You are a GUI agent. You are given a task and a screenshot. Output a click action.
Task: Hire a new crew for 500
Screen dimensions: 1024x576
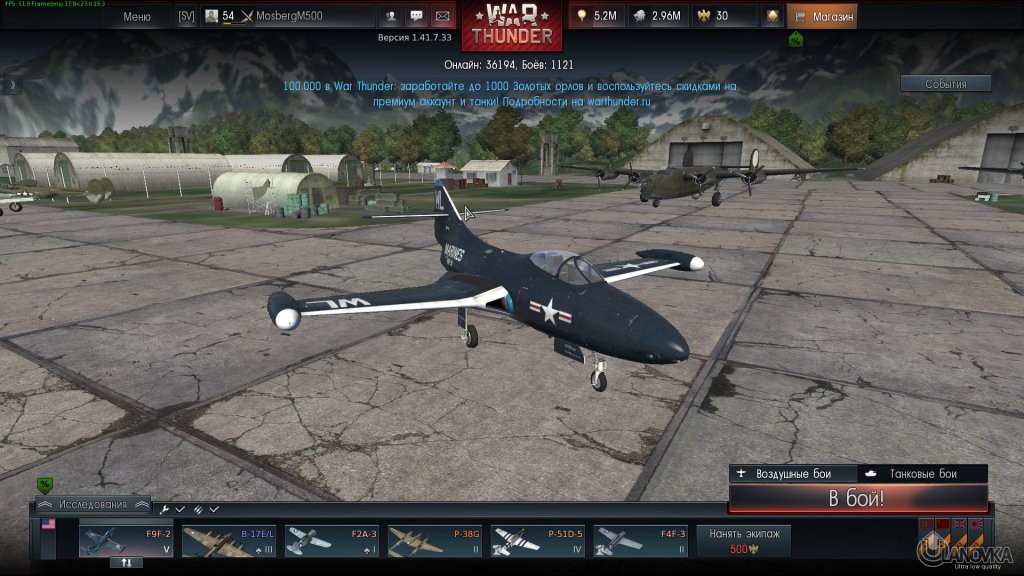(743, 540)
